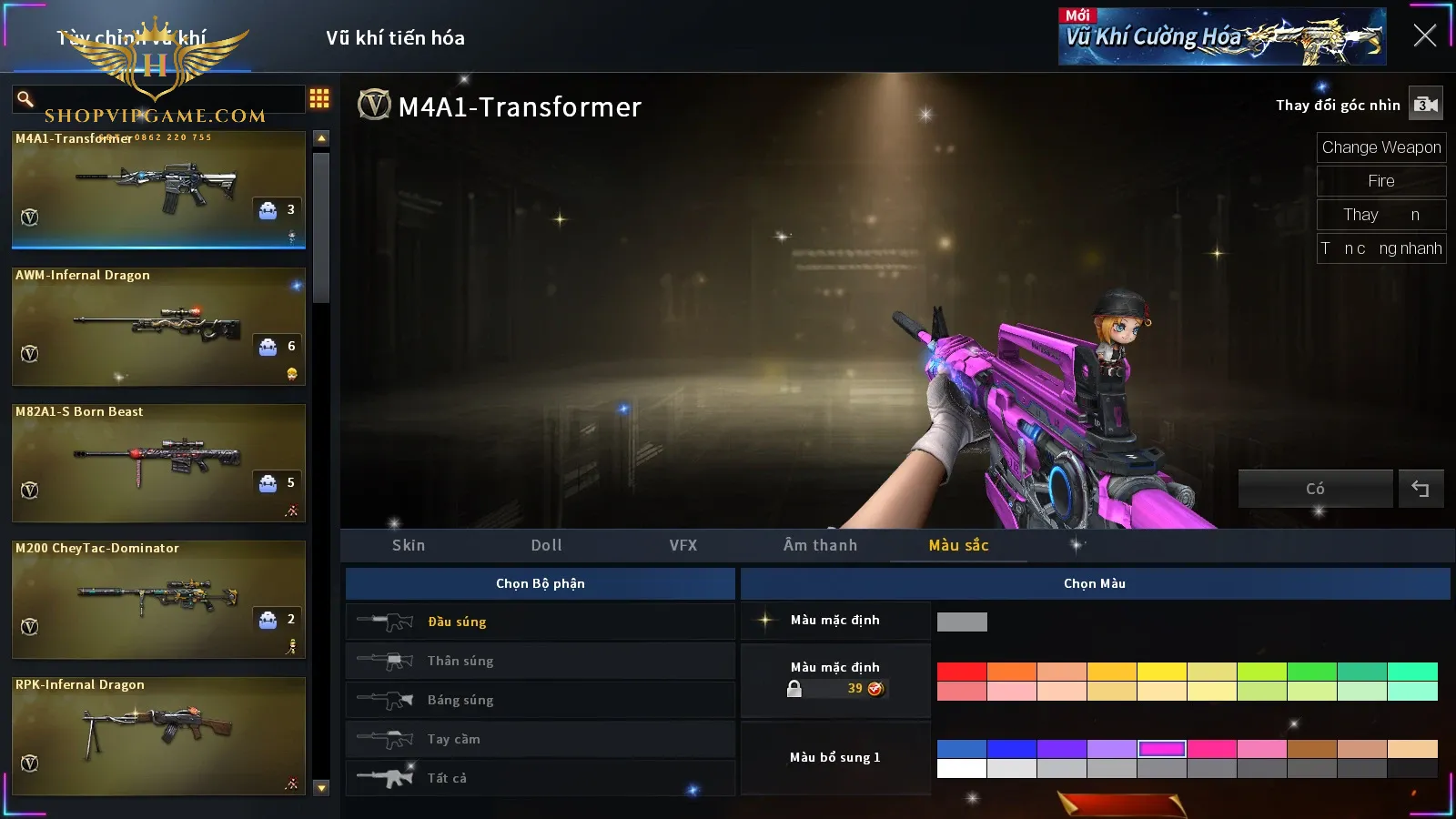Switch to the Âm thanh tab
The image size is (1456, 819).
coord(820,545)
